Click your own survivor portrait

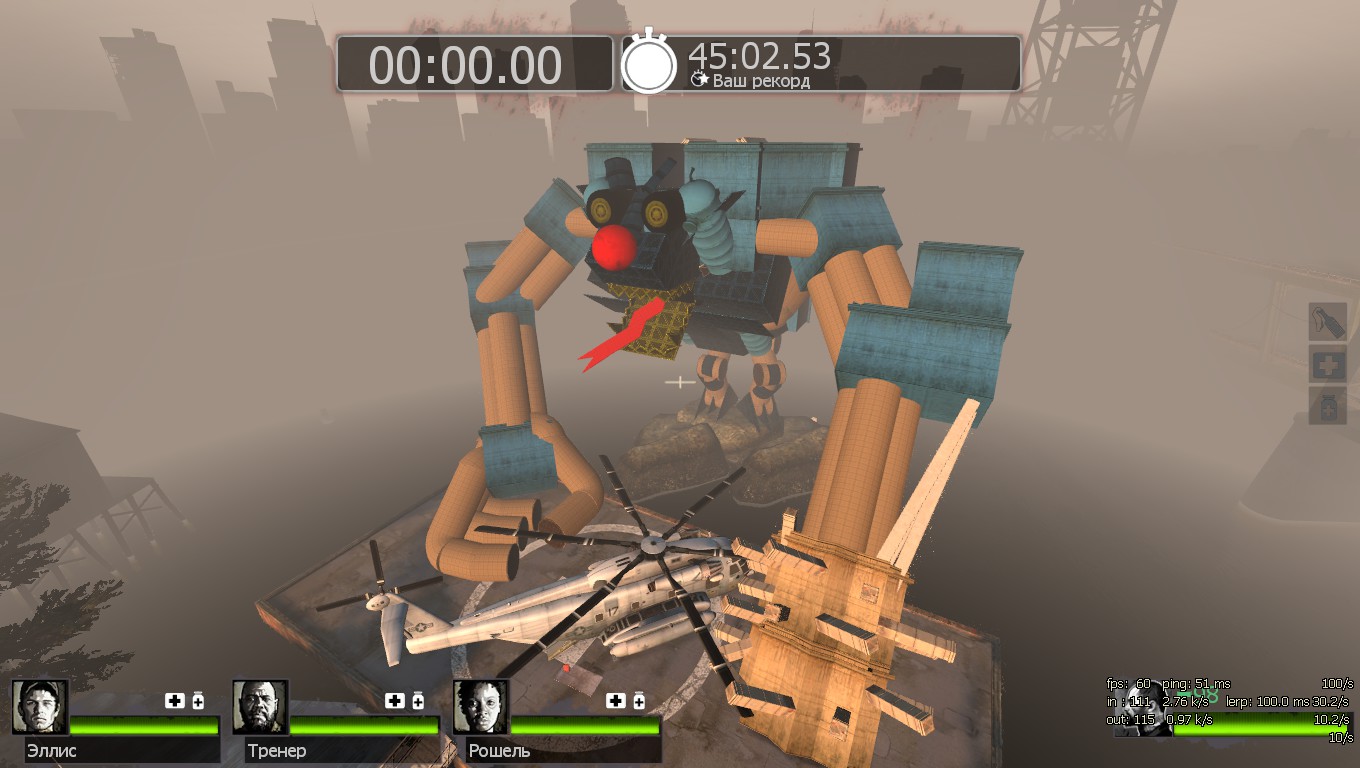[x=1143, y=710]
